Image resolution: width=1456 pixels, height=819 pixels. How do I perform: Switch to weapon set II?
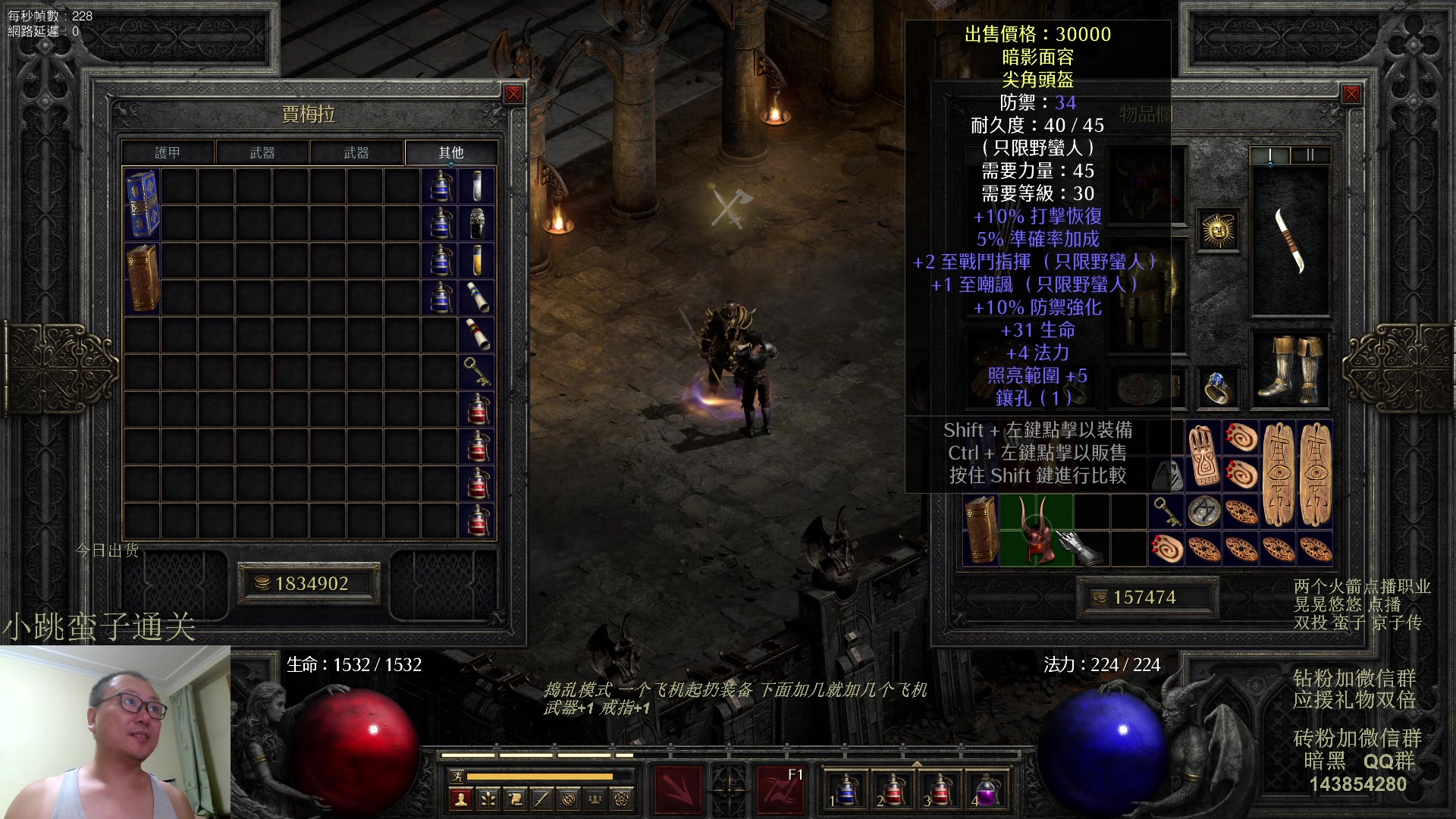[1310, 155]
